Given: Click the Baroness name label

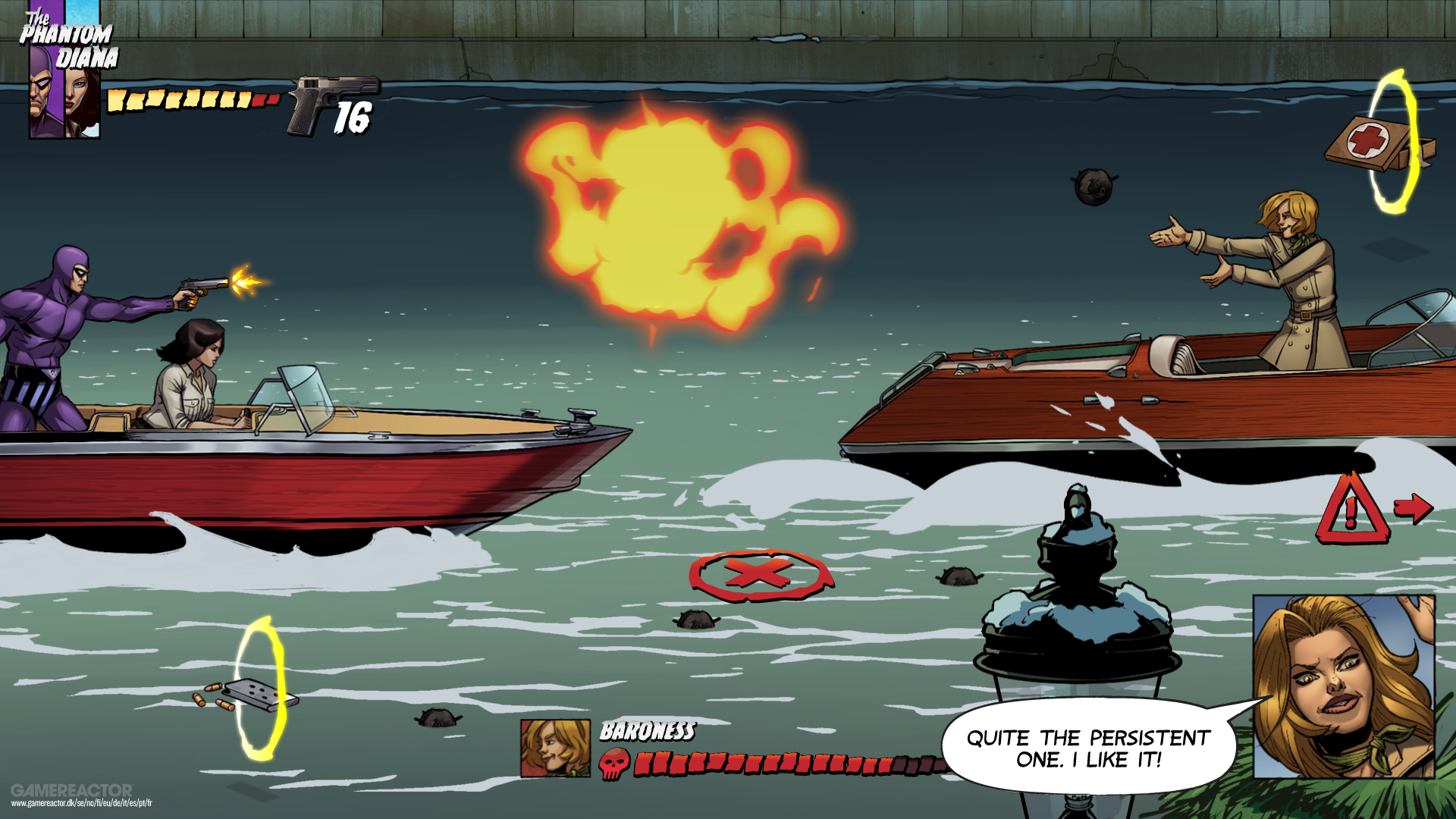Looking at the screenshot, I should point(647,732).
